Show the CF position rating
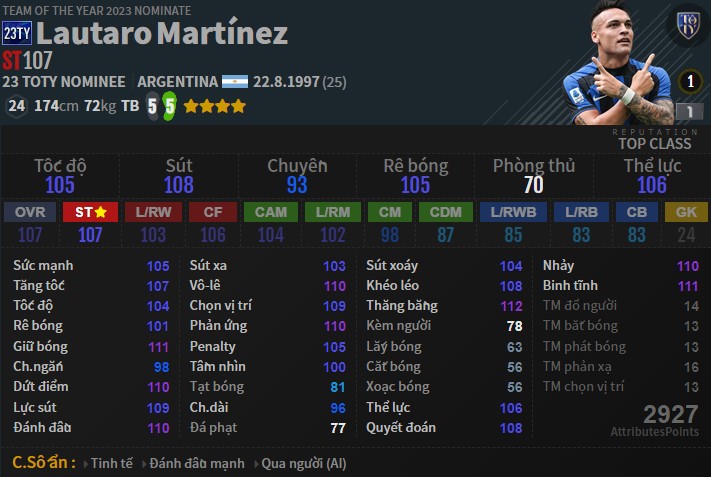This screenshot has width=711, height=477. click(213, 212)
